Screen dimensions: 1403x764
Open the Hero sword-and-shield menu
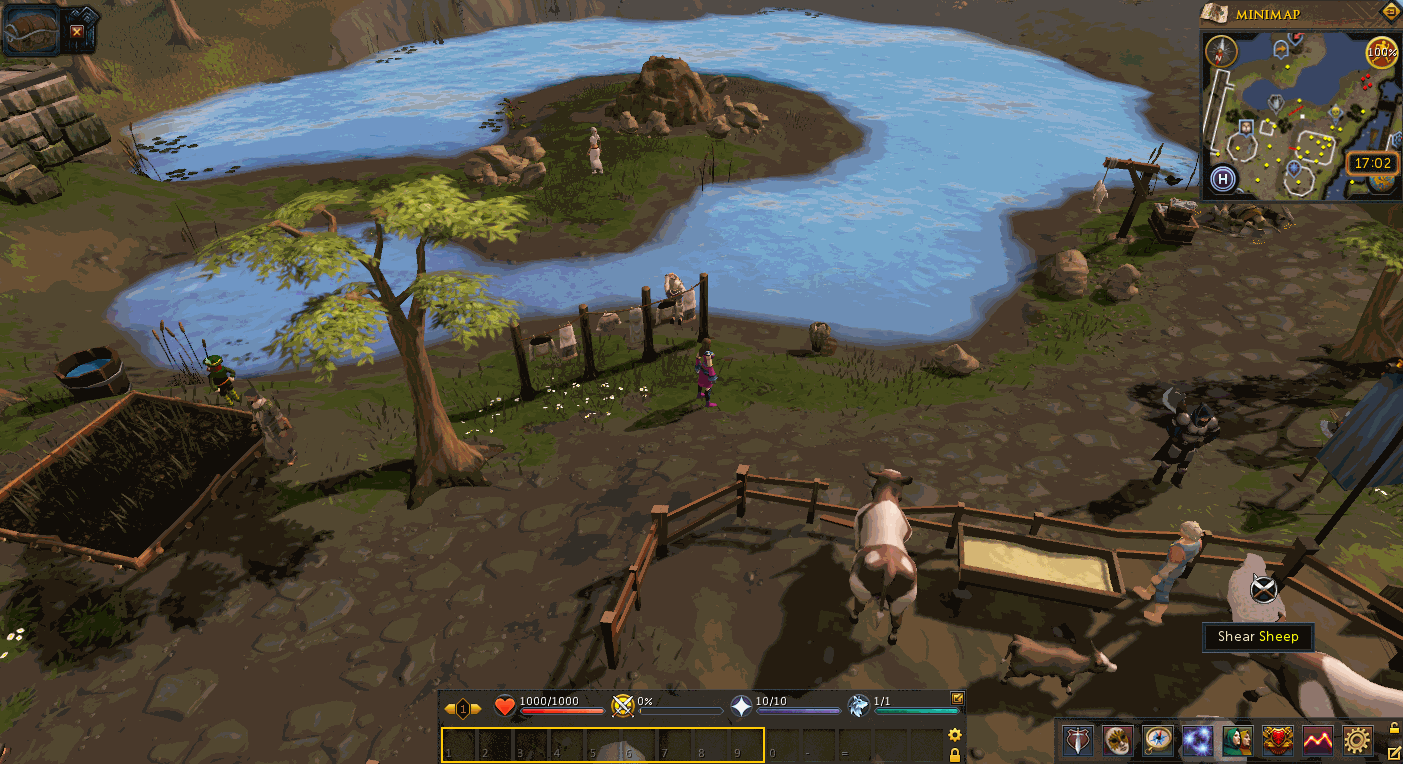(1077, 740)
